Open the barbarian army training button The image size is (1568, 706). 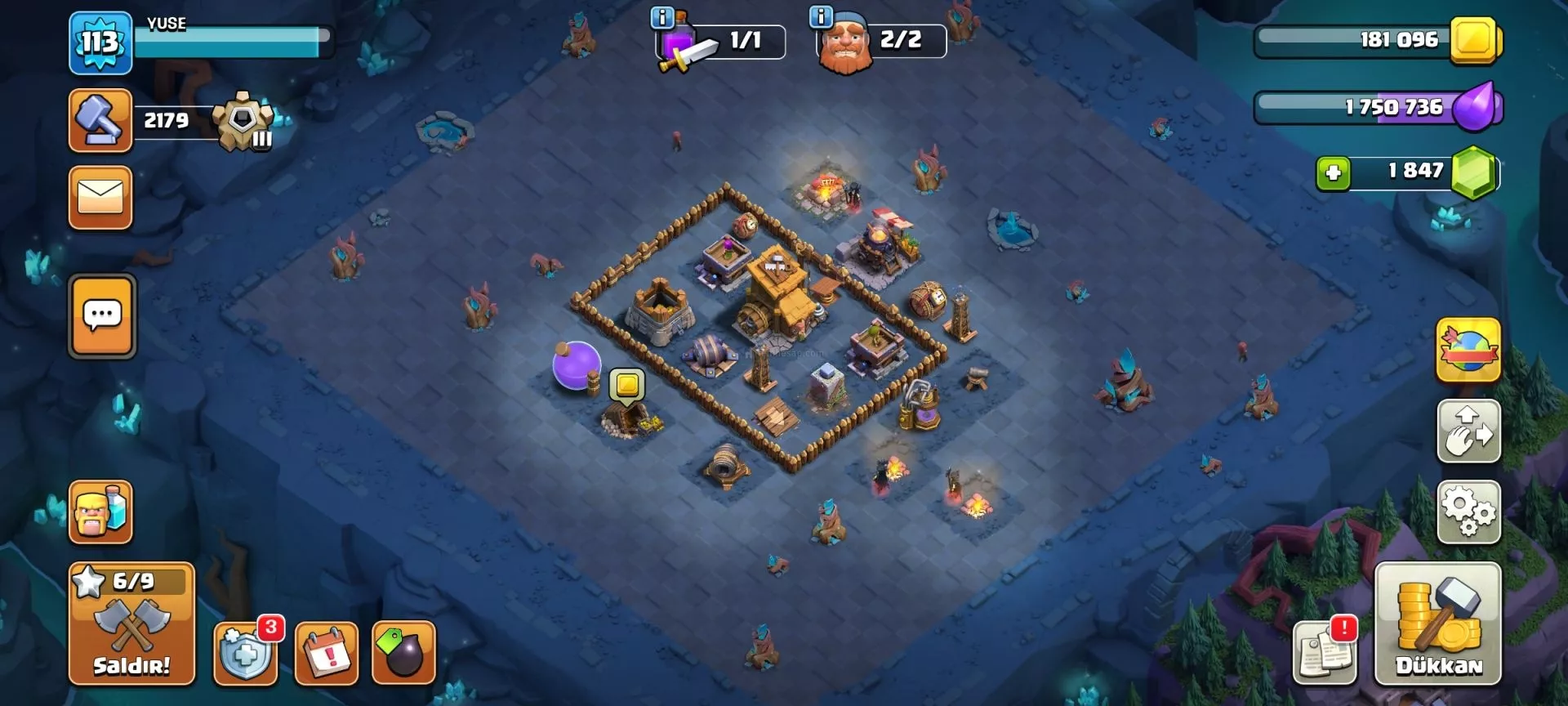click(x=100, y=512)
